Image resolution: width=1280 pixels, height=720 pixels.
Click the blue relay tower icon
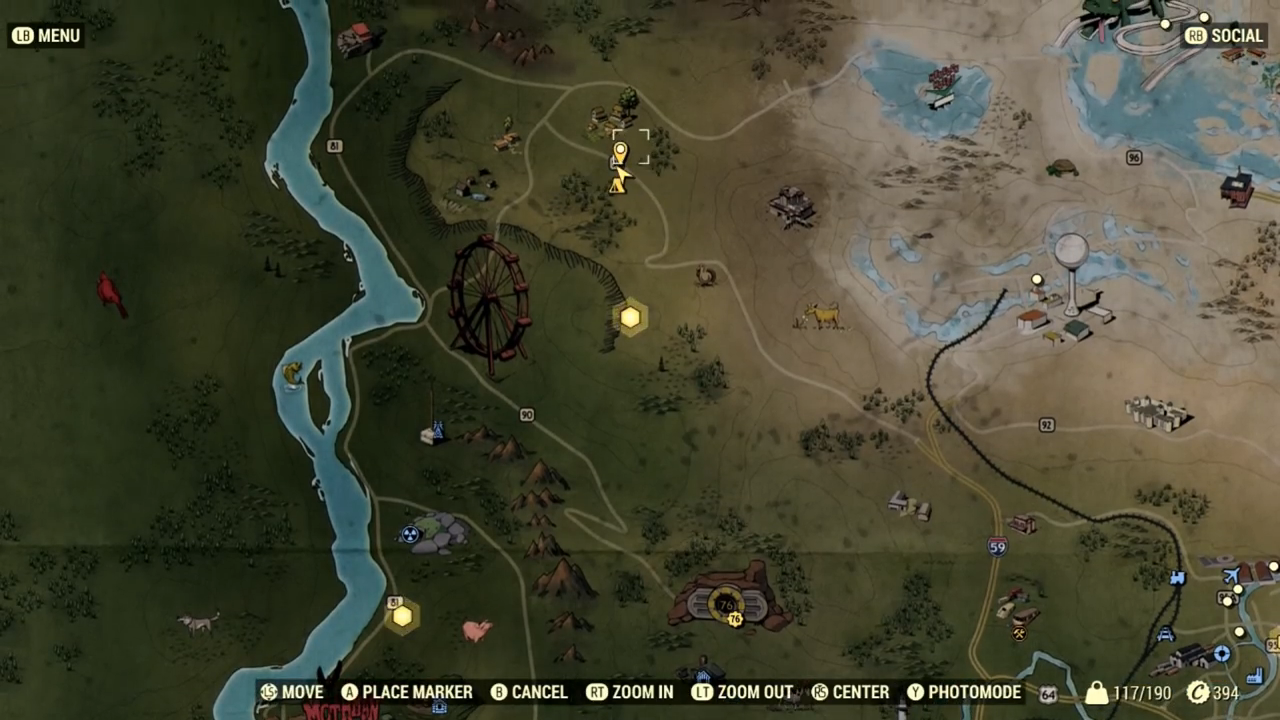pos(433,432)
